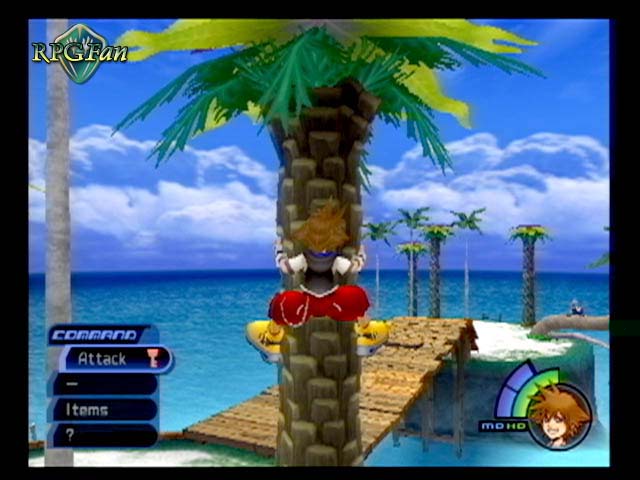Select the Attack command

pyautogui.click(x=112, y=358)
